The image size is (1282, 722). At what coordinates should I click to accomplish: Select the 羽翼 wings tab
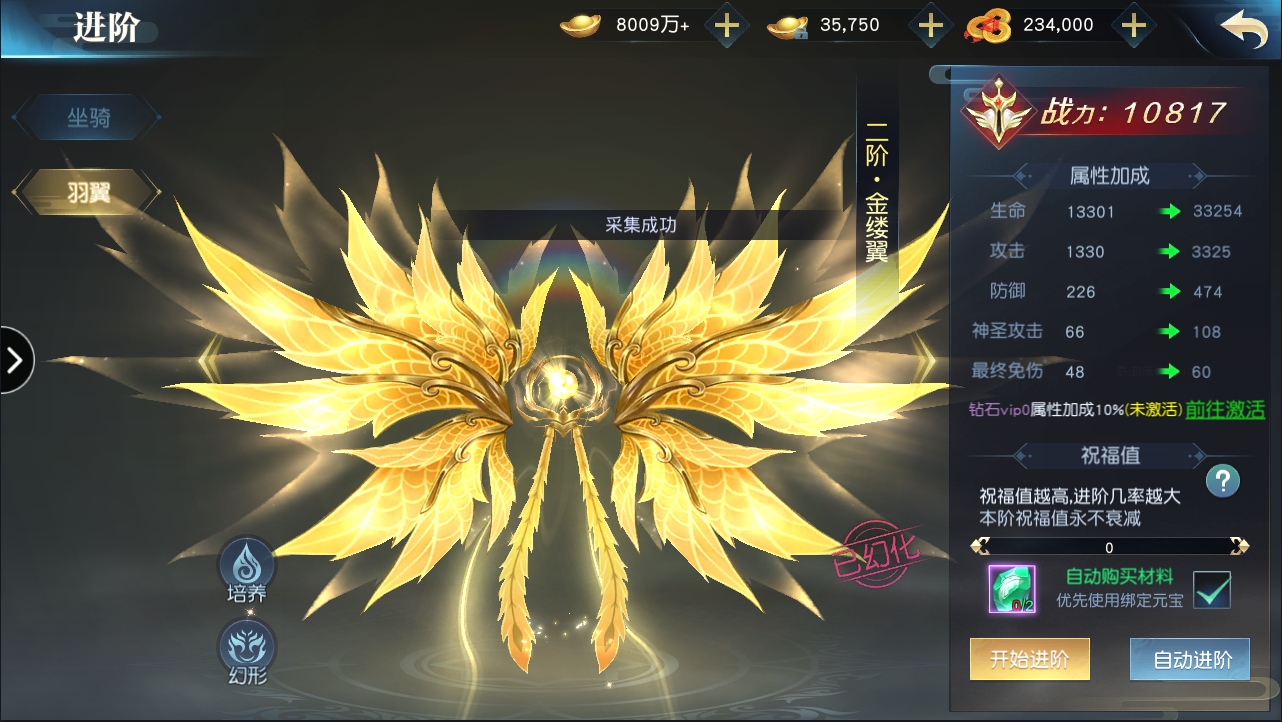click(88, 193)
